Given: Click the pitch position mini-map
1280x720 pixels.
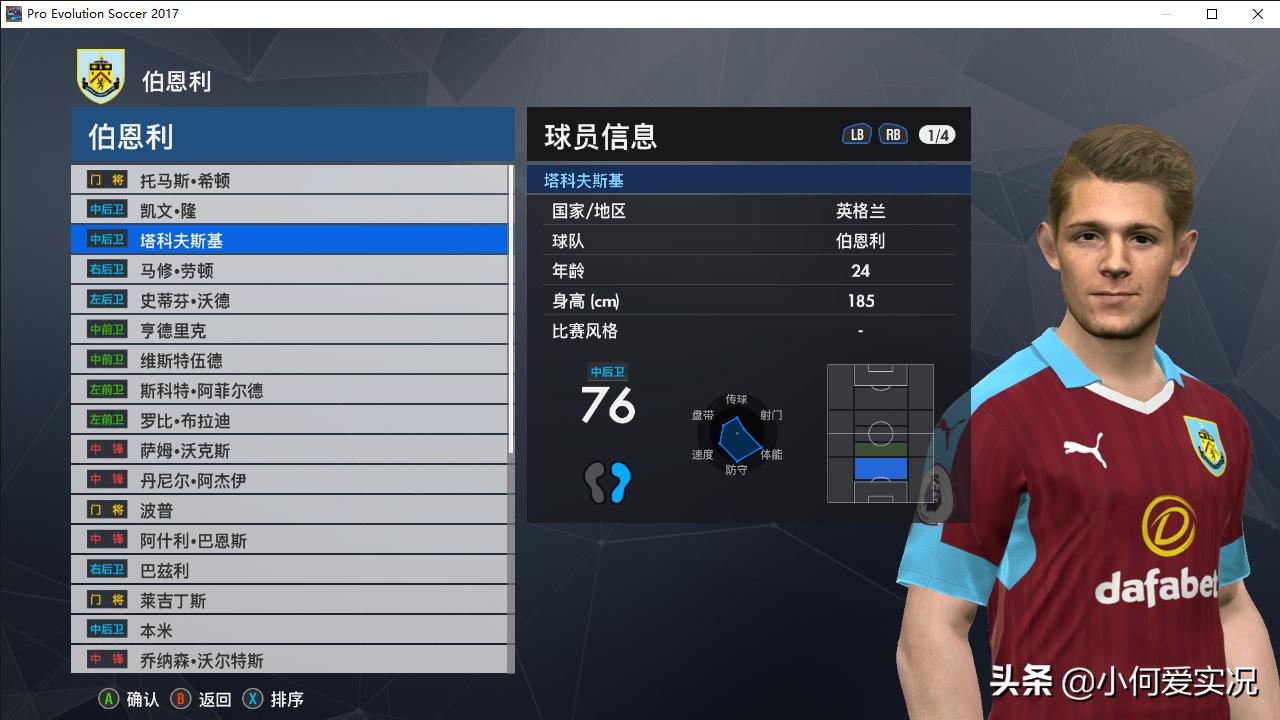Looking at the screenshot, I should point(879,434).
